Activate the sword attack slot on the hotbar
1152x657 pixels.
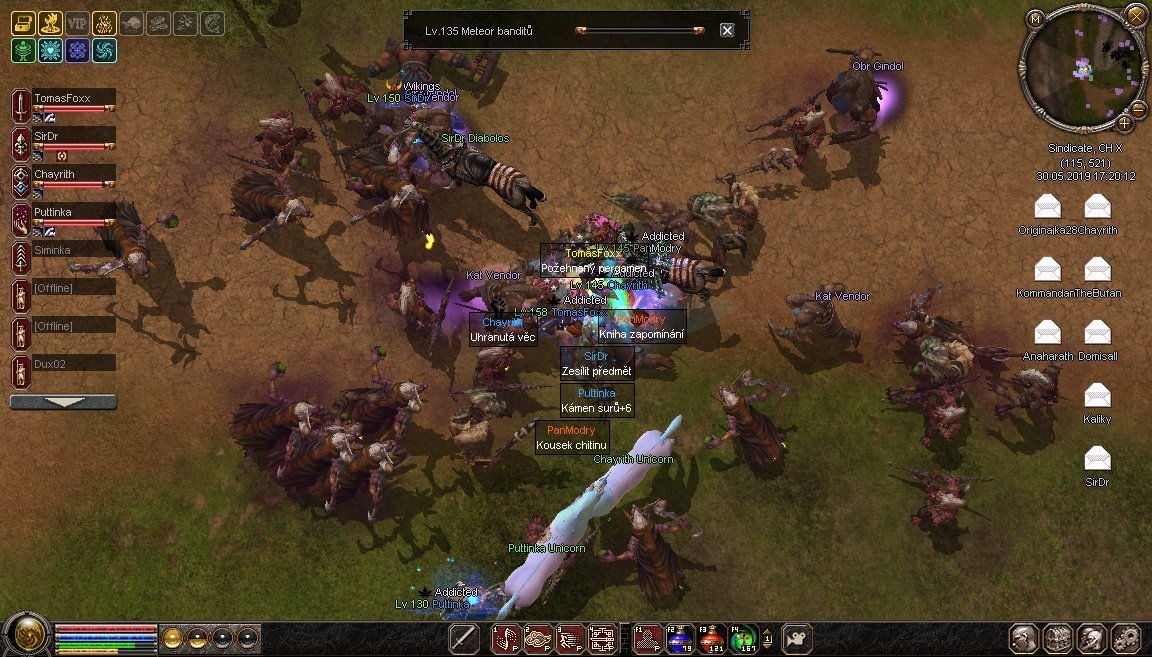(464, 637)
